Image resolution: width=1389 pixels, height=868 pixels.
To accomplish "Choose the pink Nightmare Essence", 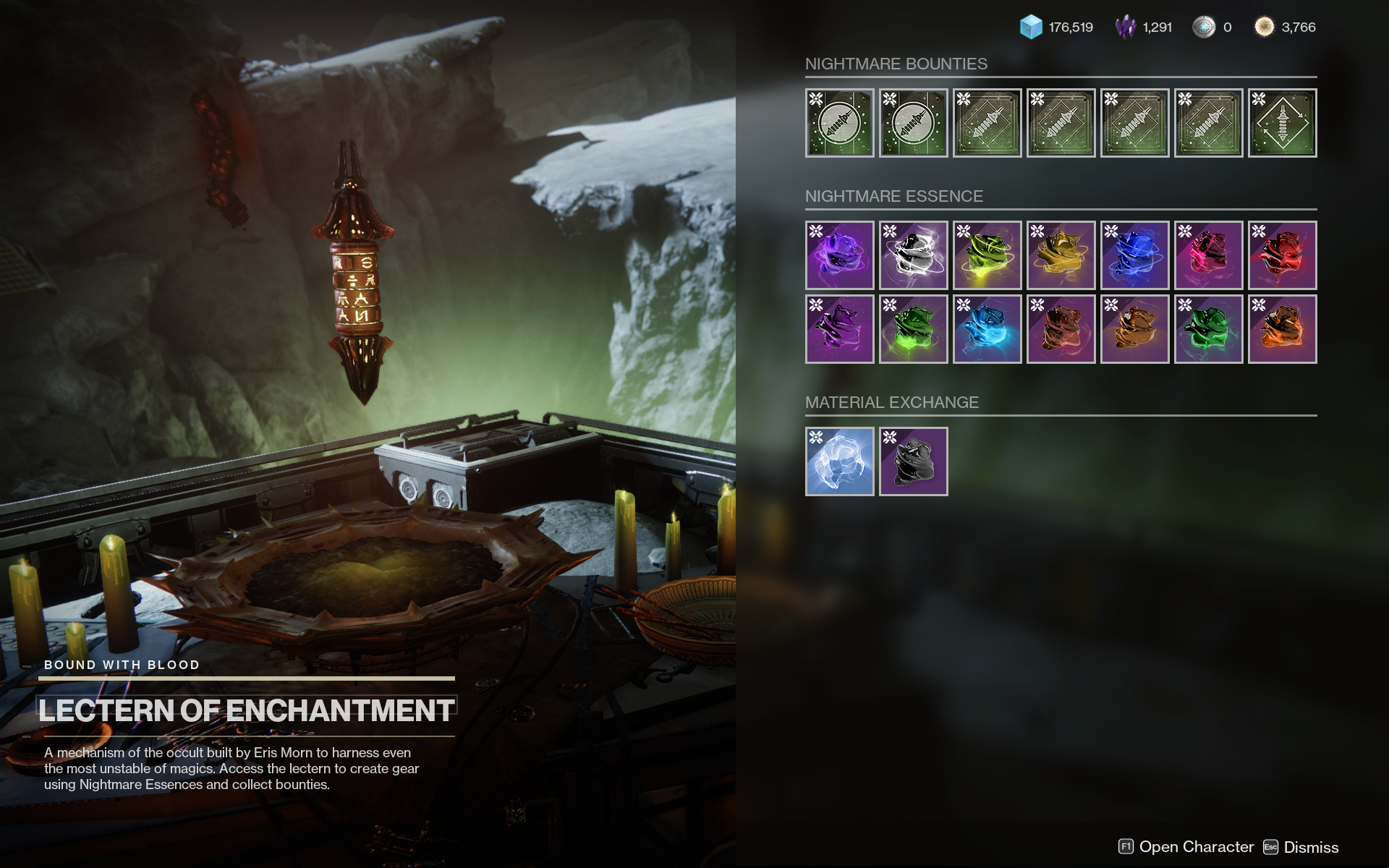I will click(1208, 255).
